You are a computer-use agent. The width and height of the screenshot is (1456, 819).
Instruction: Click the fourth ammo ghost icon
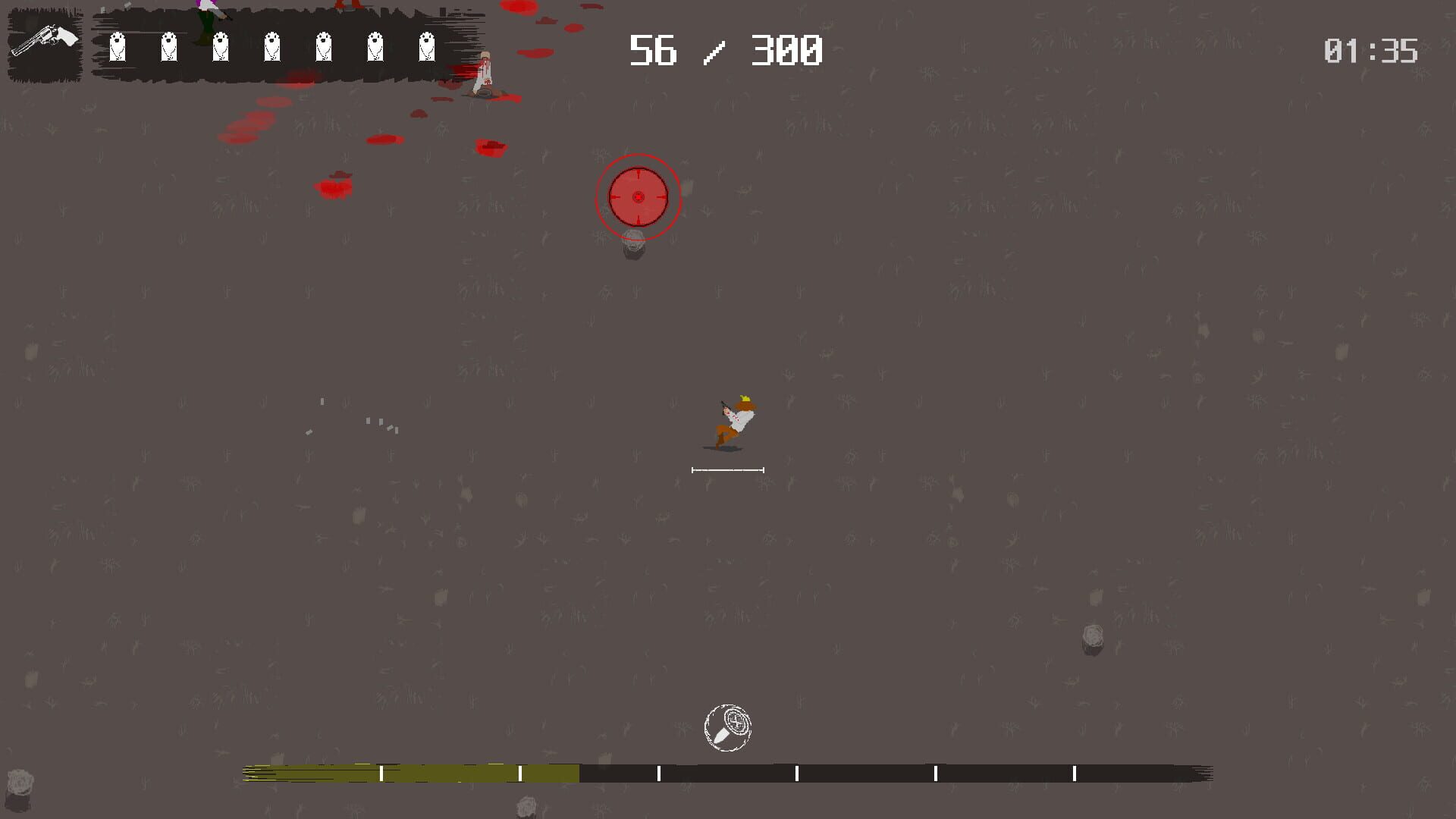pos(271,47)
